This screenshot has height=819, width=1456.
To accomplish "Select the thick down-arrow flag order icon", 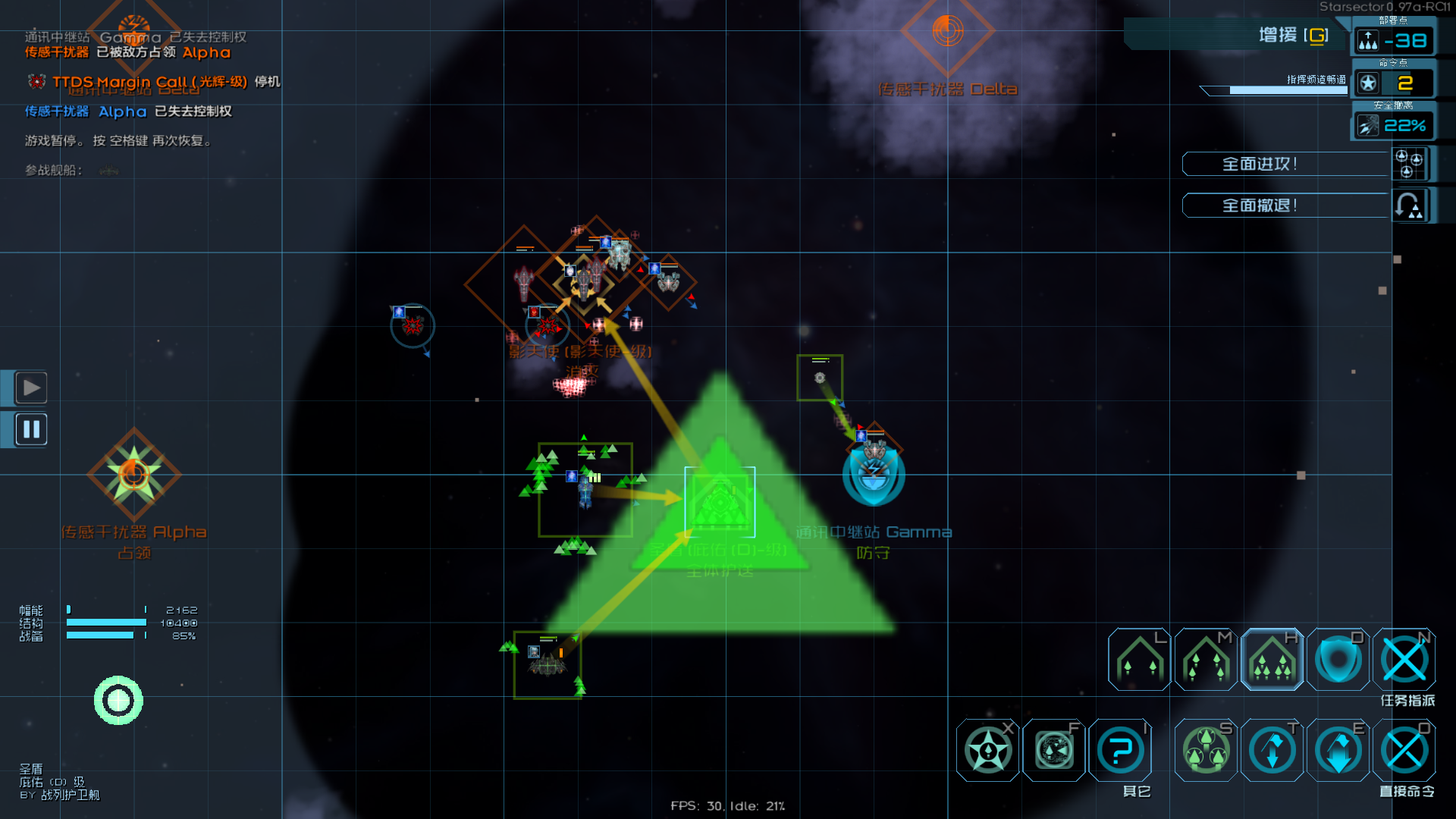I will coord(1338,751).
